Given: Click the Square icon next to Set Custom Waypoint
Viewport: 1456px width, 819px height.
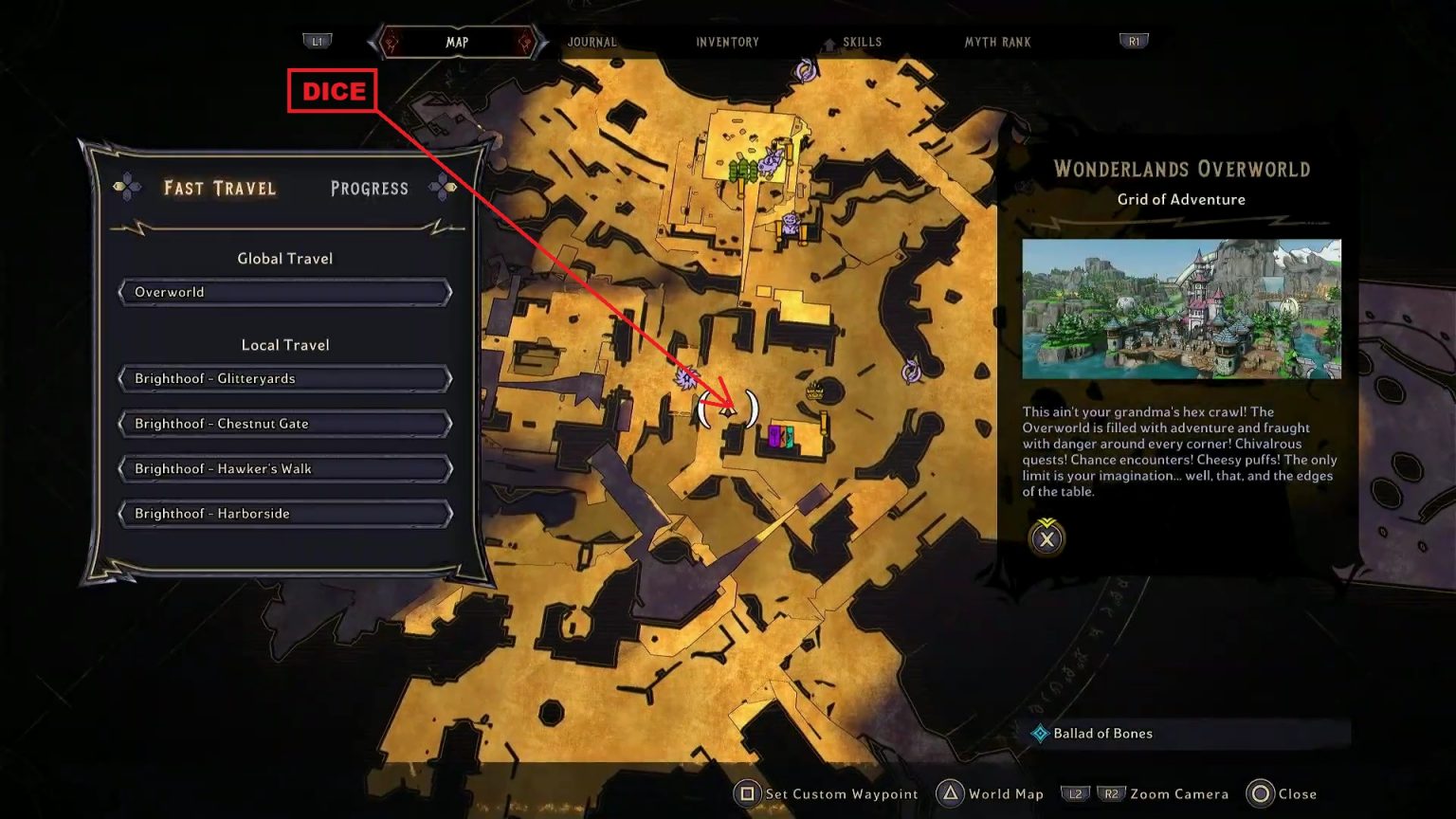Looking at the screenshot, I should tap(748, 793).
